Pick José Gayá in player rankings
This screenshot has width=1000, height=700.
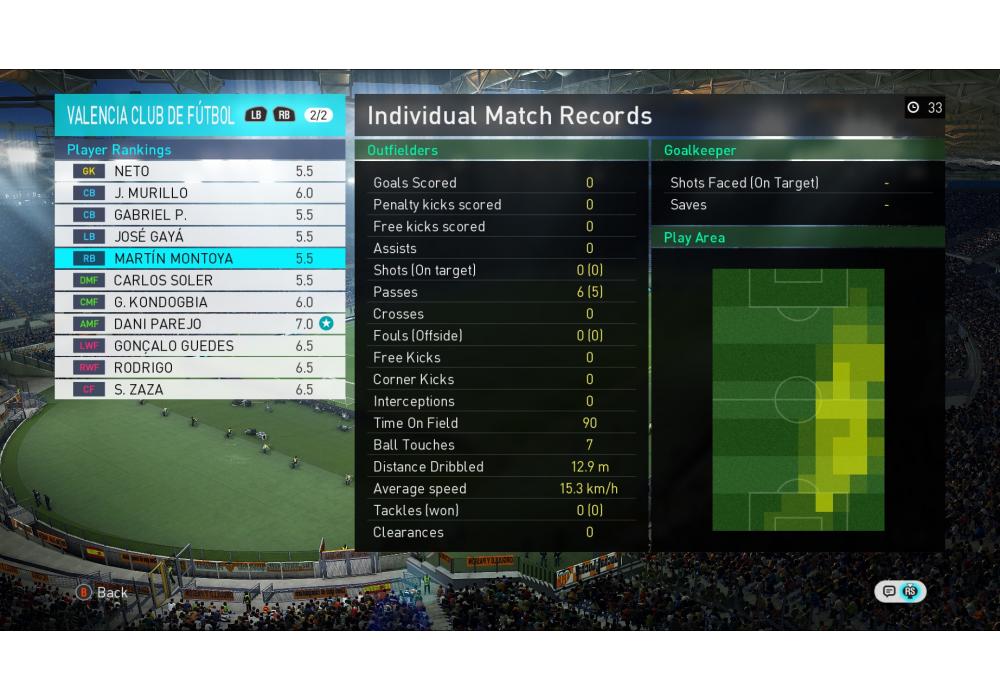200,237
